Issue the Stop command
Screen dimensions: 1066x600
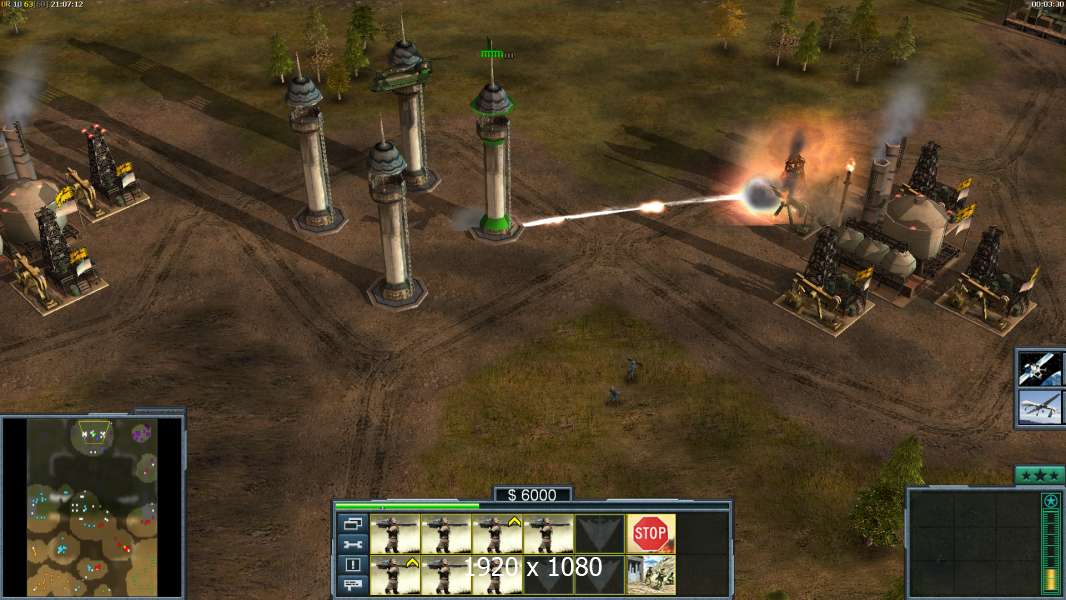(650, 534)
